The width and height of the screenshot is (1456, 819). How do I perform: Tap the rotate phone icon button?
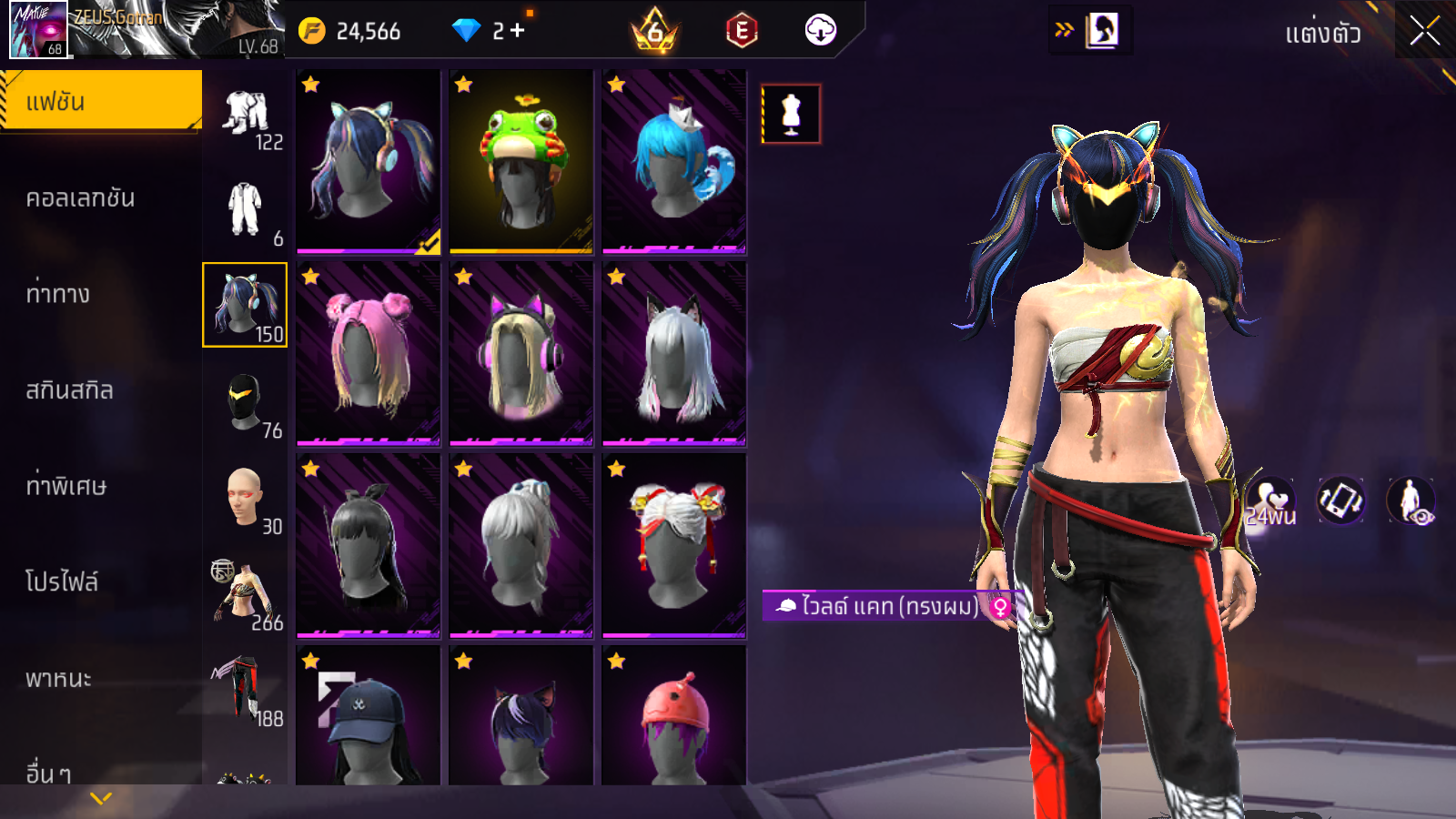tap(1340, 500)
